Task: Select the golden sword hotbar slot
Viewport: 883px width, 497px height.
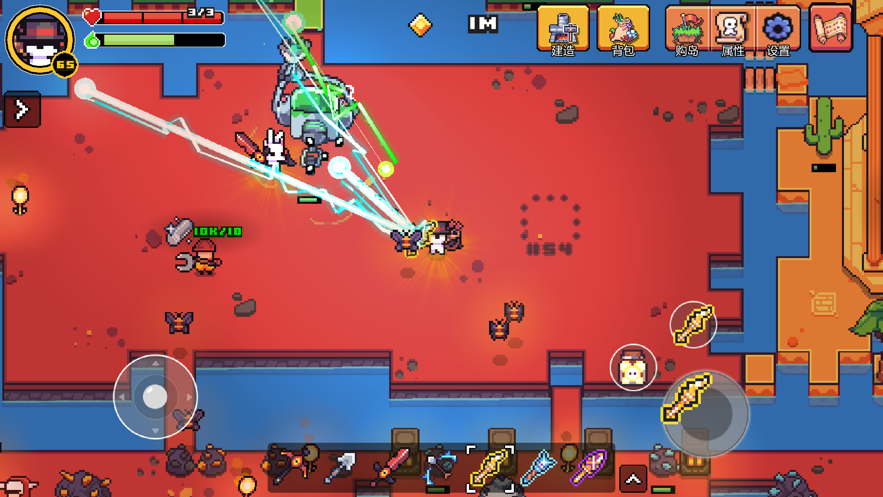Action: 490,466
